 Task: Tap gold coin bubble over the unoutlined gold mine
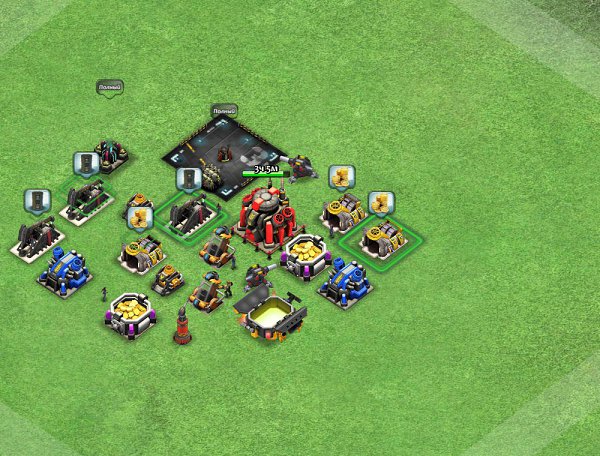pos(342,177)
